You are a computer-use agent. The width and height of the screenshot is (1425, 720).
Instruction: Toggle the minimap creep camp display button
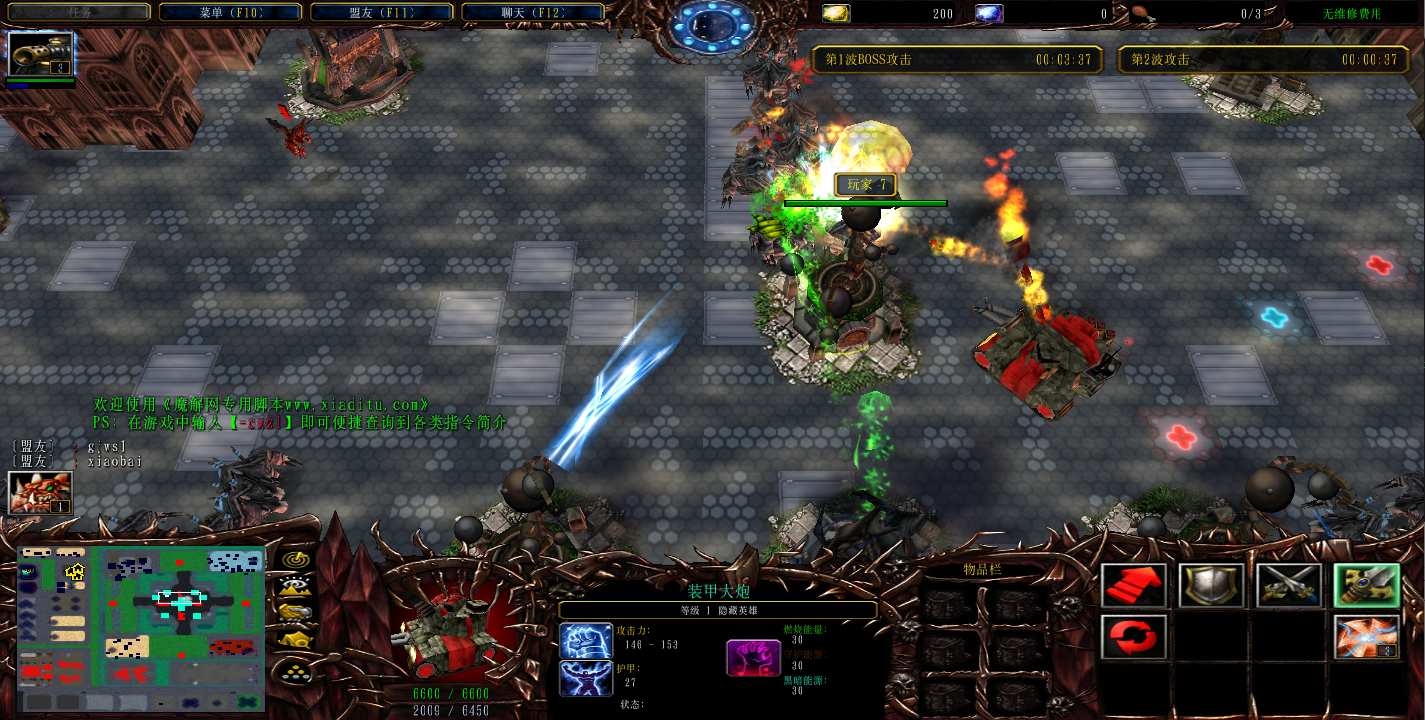[295, 638]
